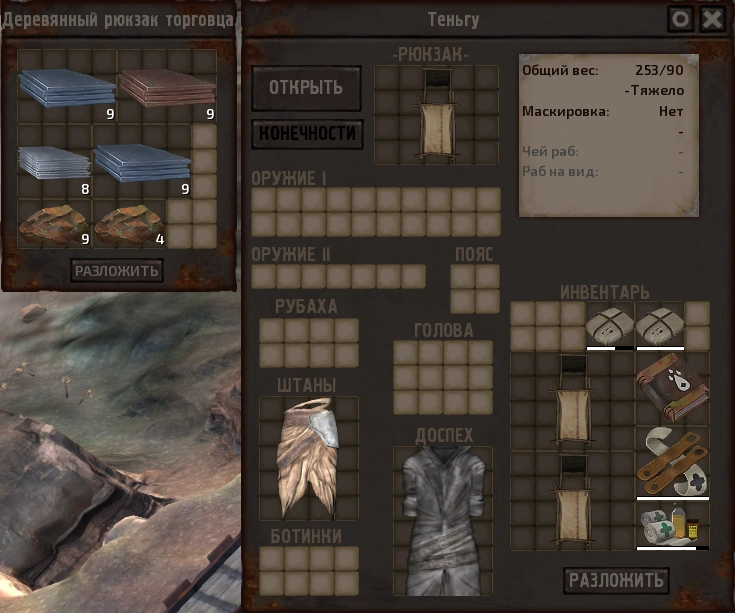Open the backpack with the ОТКРЫТЬ button
Viewport: 735px width, 613px height.
coord(306,87)
